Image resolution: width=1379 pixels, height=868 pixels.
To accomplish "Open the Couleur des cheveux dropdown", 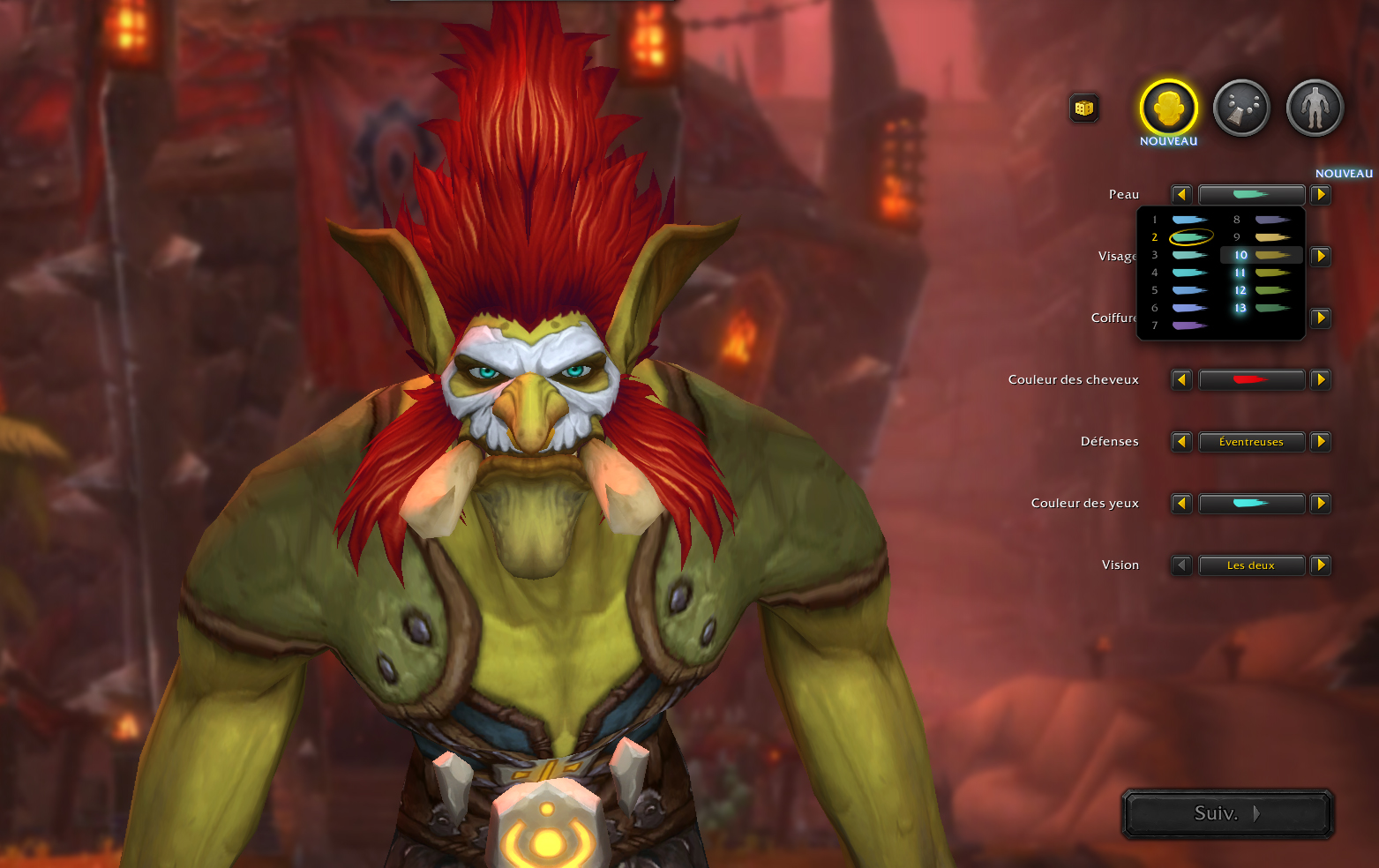I will click(1251, 380).
